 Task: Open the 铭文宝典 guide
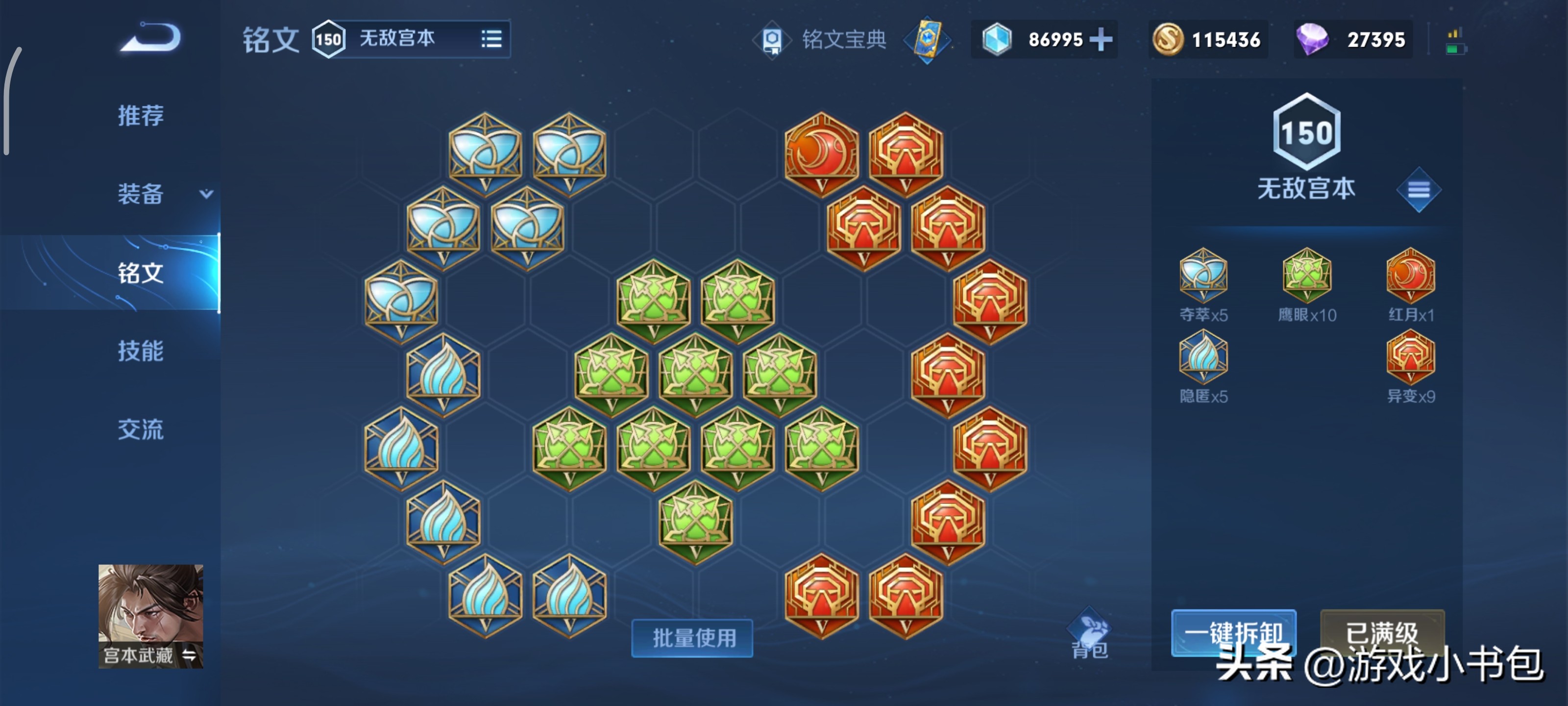[x=842, y=40]
